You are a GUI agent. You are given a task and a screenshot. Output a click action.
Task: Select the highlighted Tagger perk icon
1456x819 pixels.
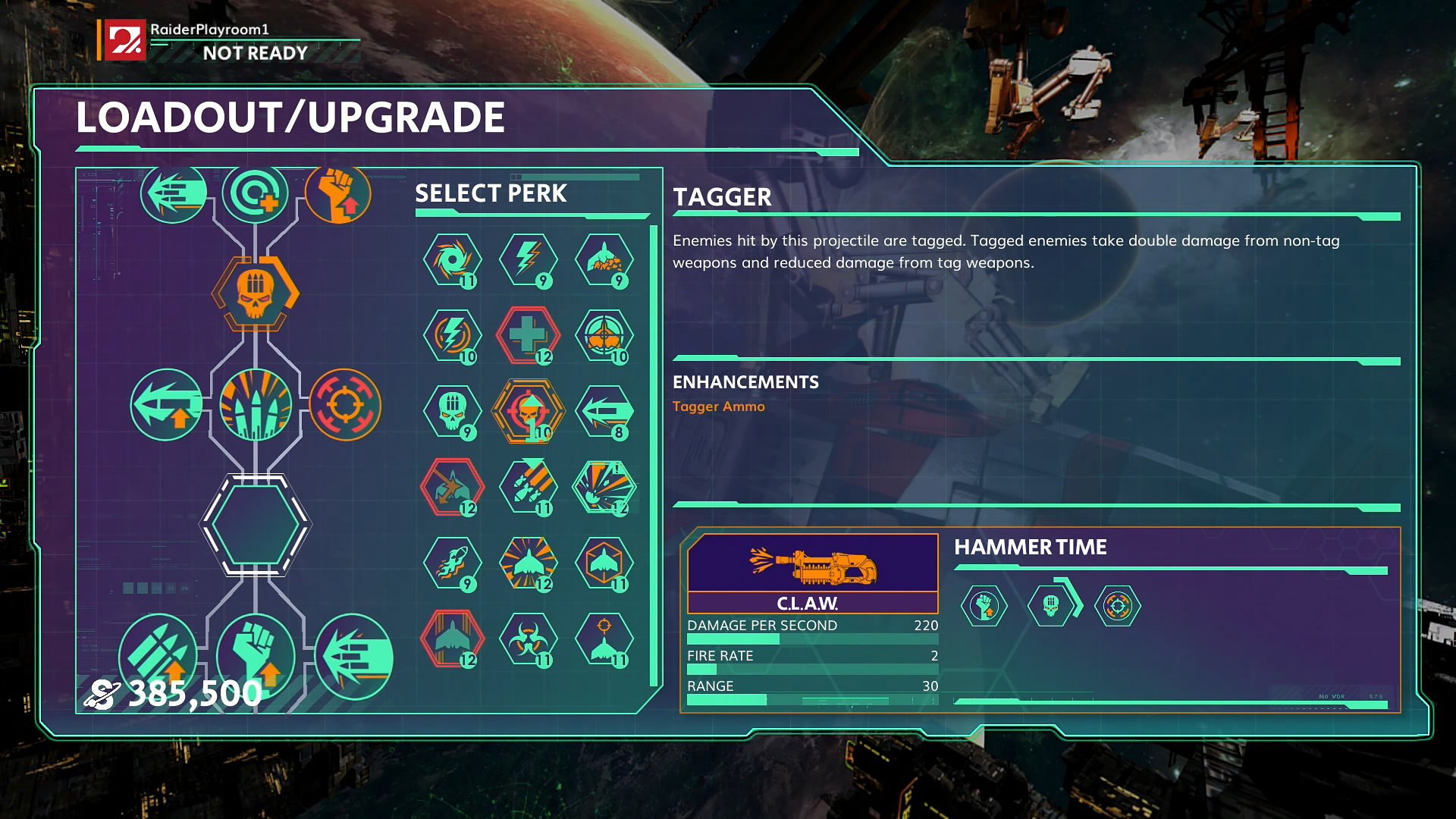(x=528, y=411)
